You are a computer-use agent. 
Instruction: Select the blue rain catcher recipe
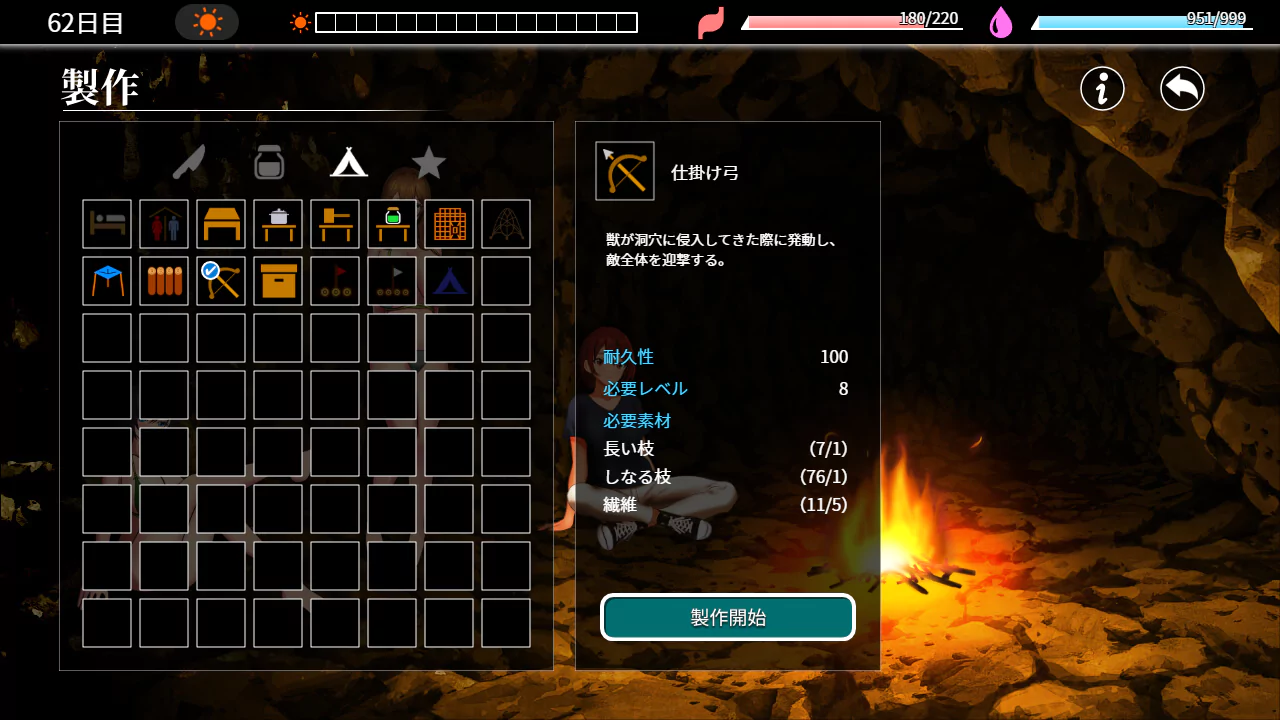(x=107, y=281)
